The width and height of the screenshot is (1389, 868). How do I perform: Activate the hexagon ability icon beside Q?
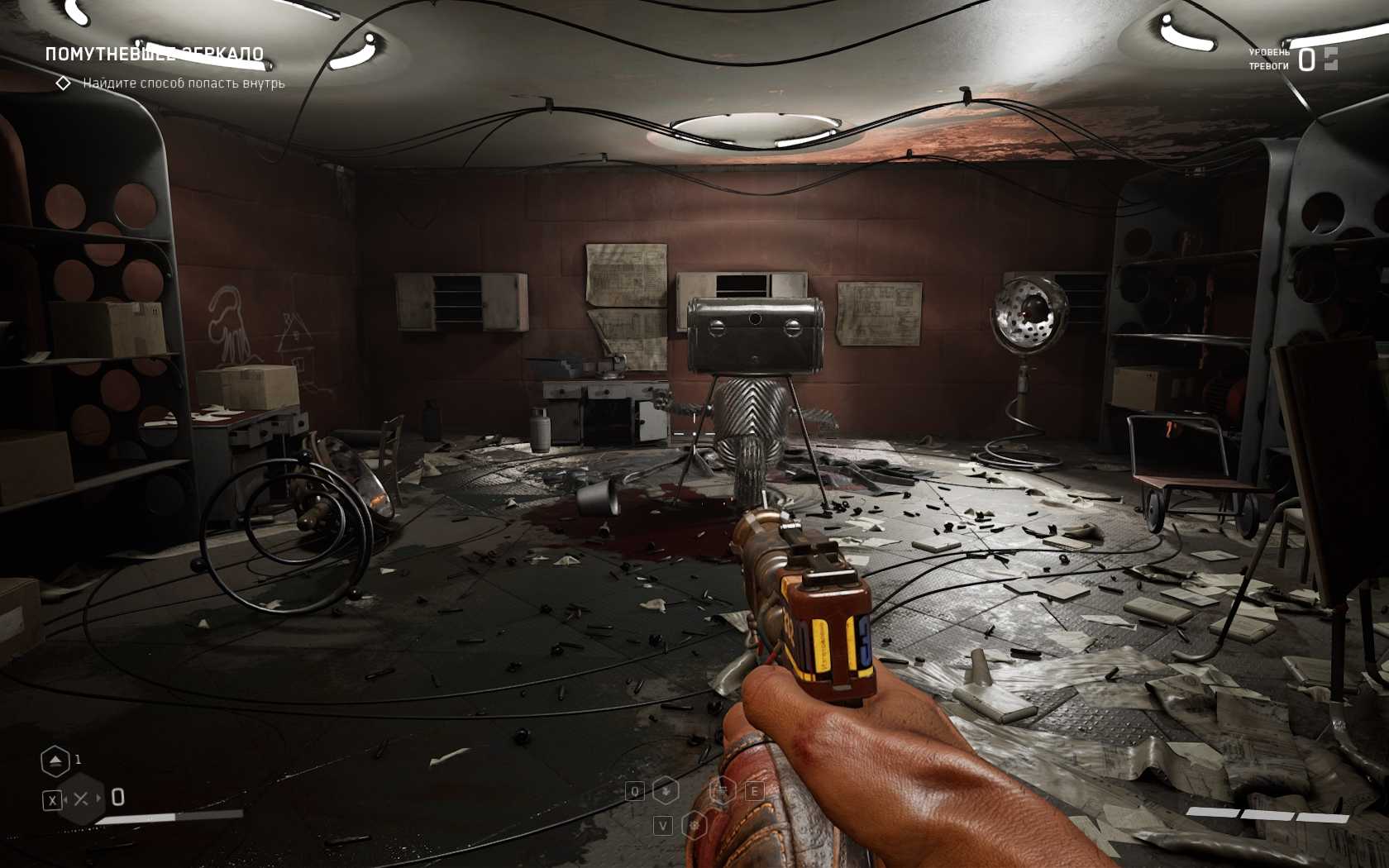pos(666,791)
